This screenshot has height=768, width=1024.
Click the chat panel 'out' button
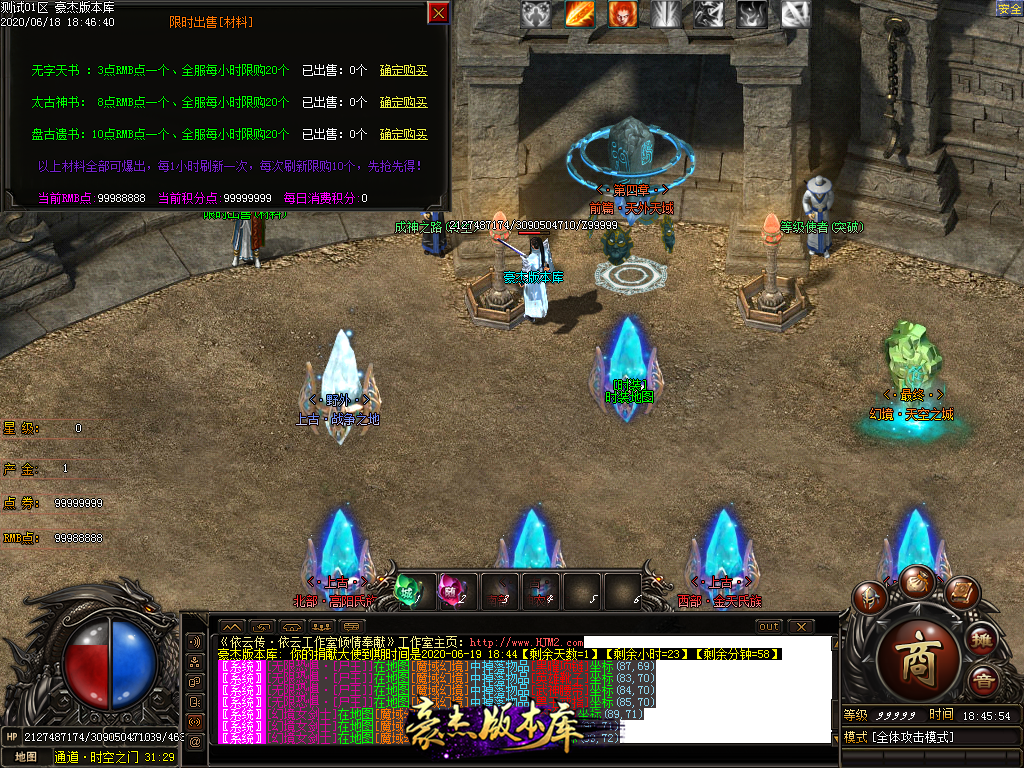coord(768,627)
